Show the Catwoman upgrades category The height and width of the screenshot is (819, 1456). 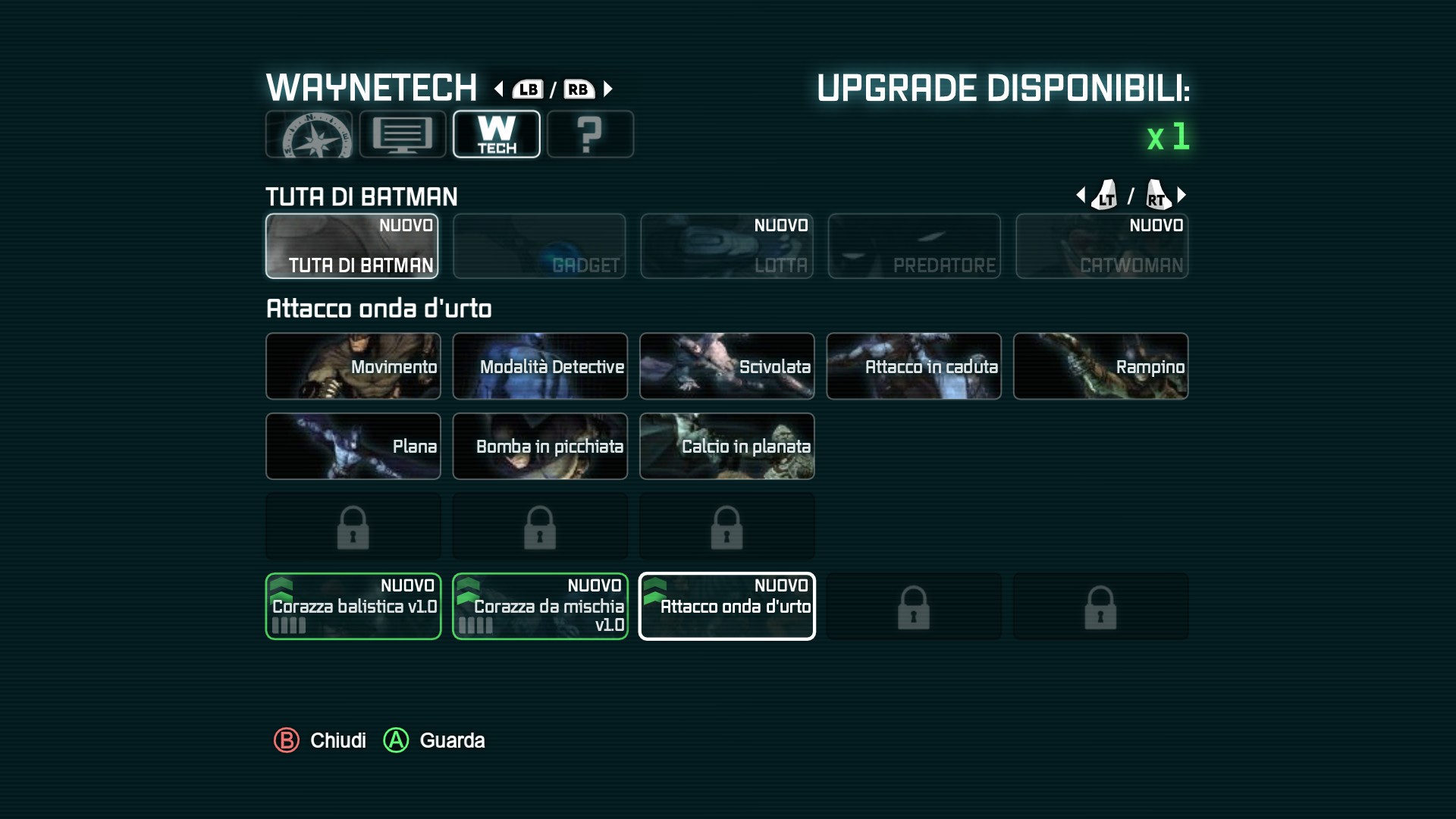1102,246
